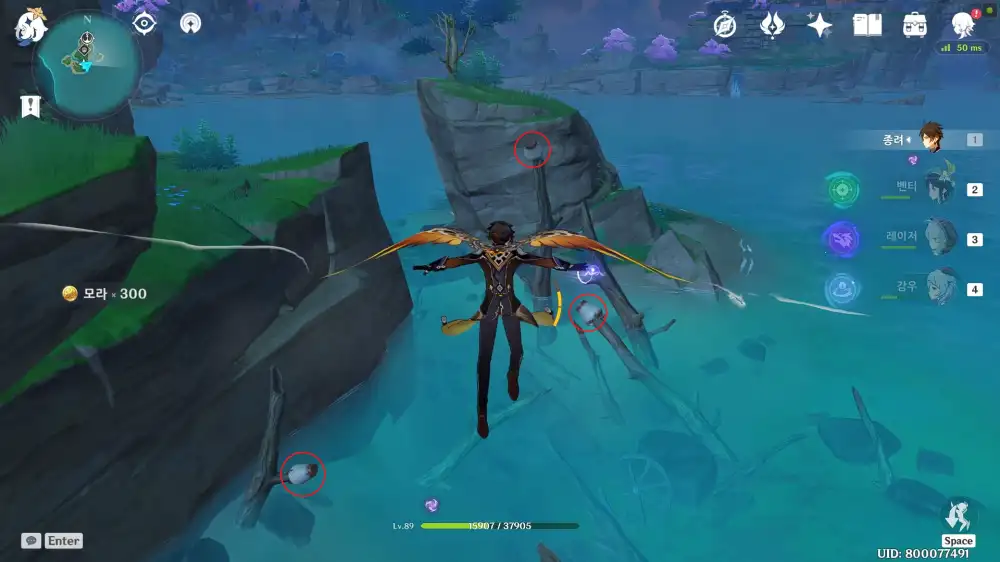Viewport: 1000px width, 562px height.
Task: Click the signal-wave icon beside the eye icon
Action: (x=191, y=23)
